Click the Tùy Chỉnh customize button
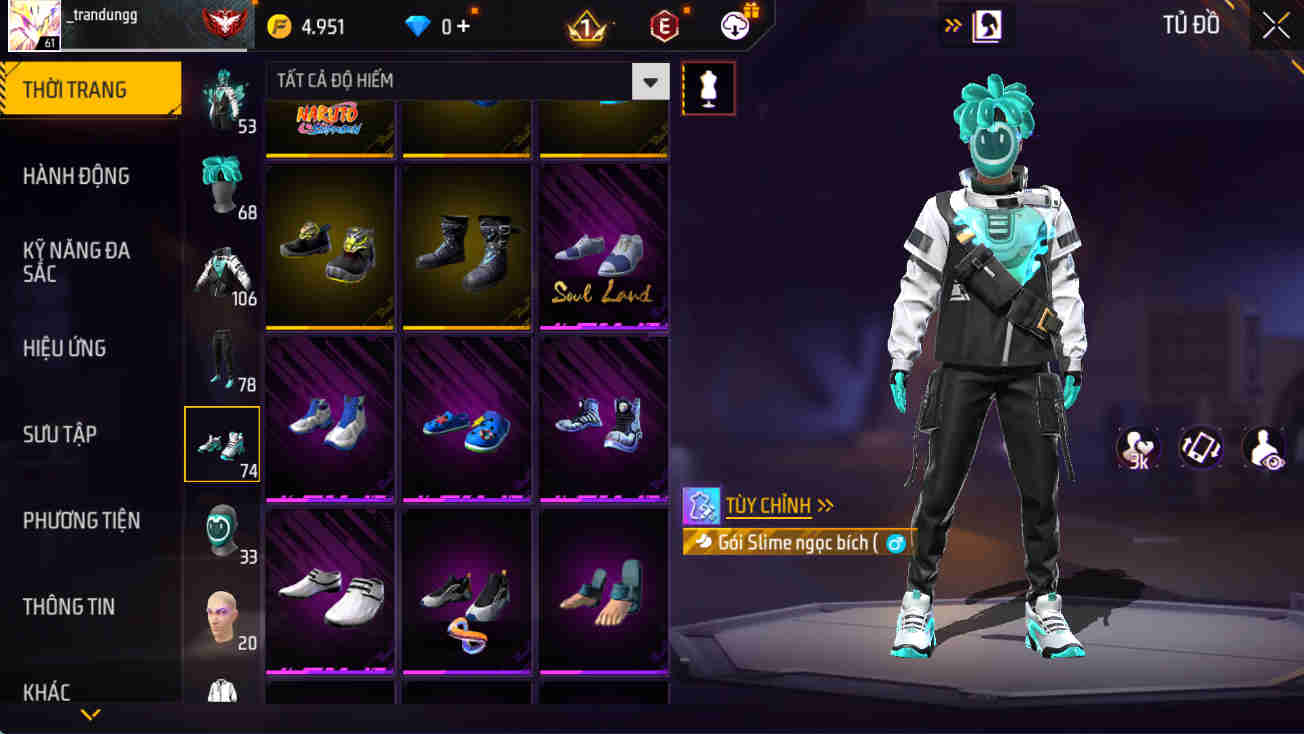 click(x=770, y=505)
